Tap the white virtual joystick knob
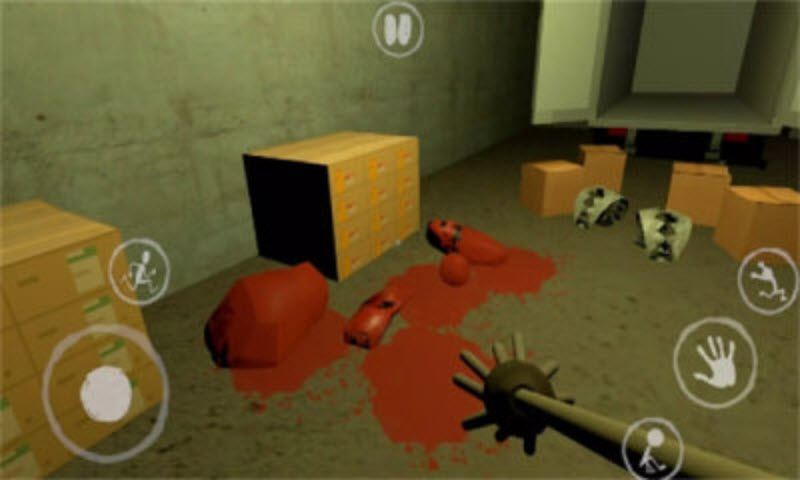Image resolution: width=800 pixels, height=480 pixels. (x=106, y=392)
